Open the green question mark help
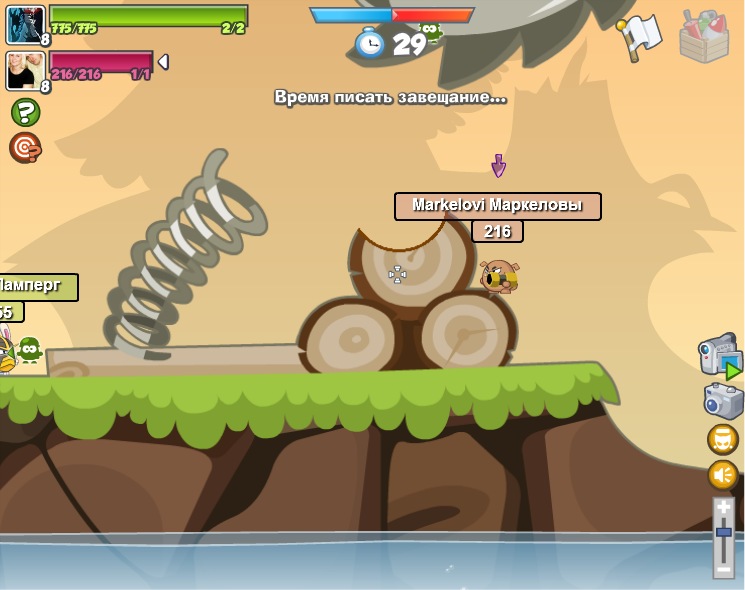745x590 pixels. [x=25, y=112]
